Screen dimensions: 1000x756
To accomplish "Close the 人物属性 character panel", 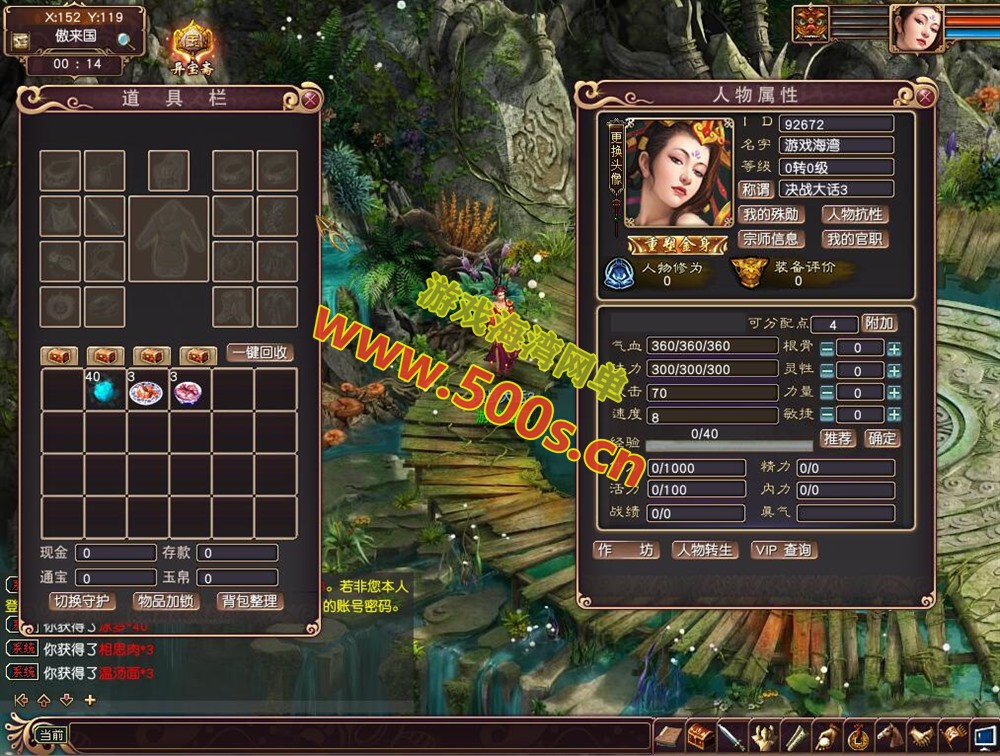I will click(925, 96).
